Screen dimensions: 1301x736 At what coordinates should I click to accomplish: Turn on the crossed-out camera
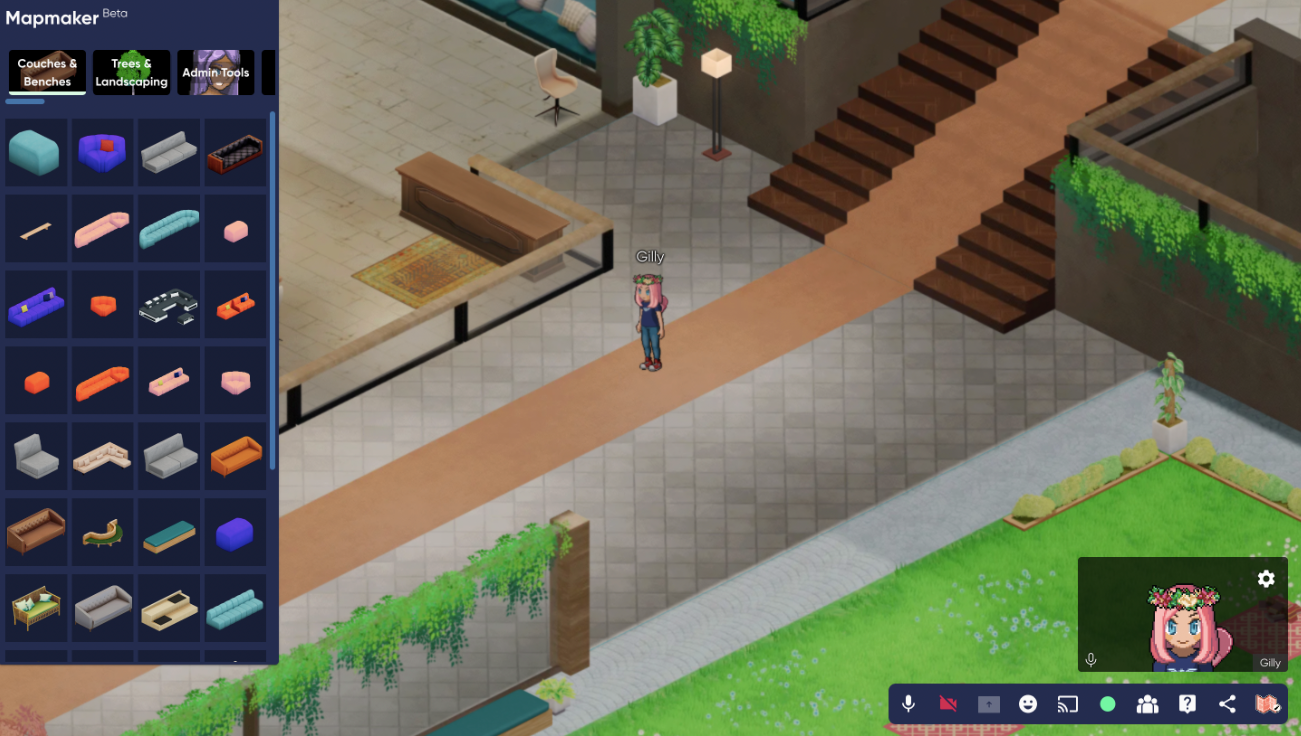tap(948, 704)
